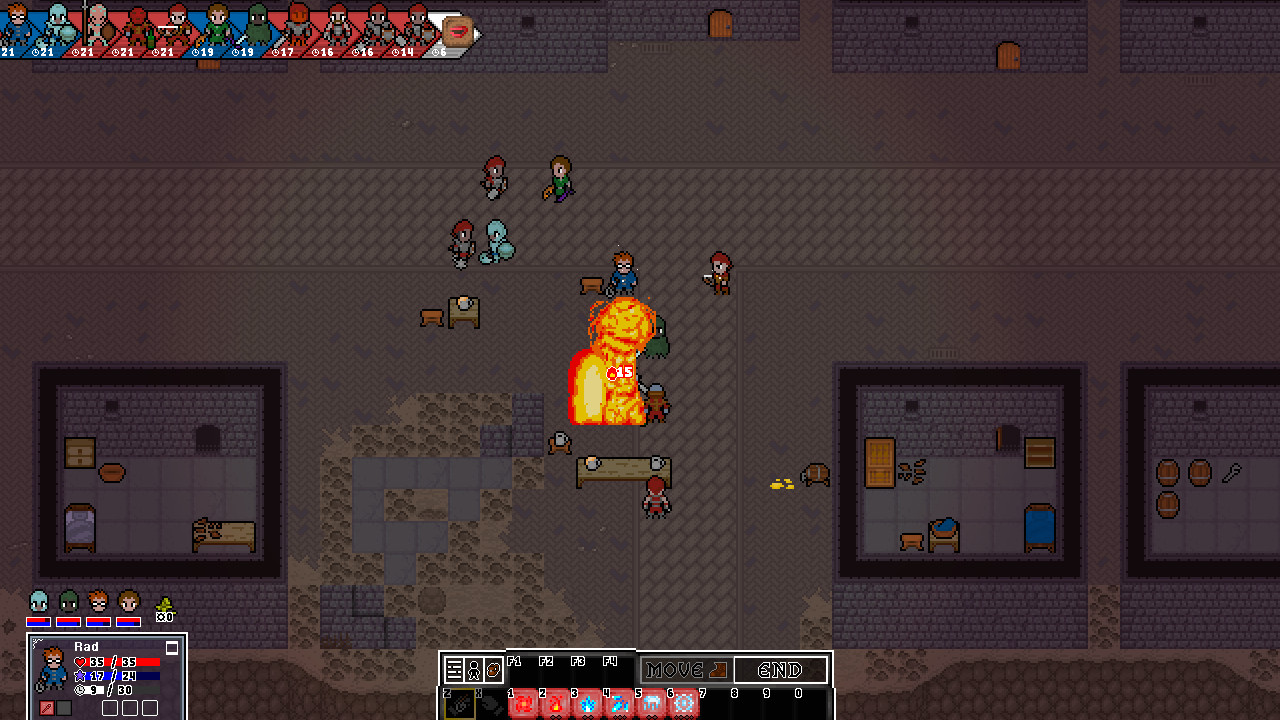The image size is (1280, 720).
Task: Activate the frost ring spell in slot 6
Action: click(684, 704)
